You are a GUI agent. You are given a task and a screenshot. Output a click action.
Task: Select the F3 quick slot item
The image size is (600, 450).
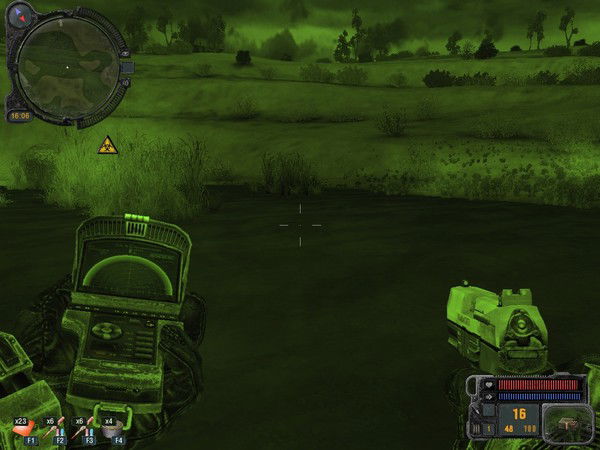tap(86, 431)
